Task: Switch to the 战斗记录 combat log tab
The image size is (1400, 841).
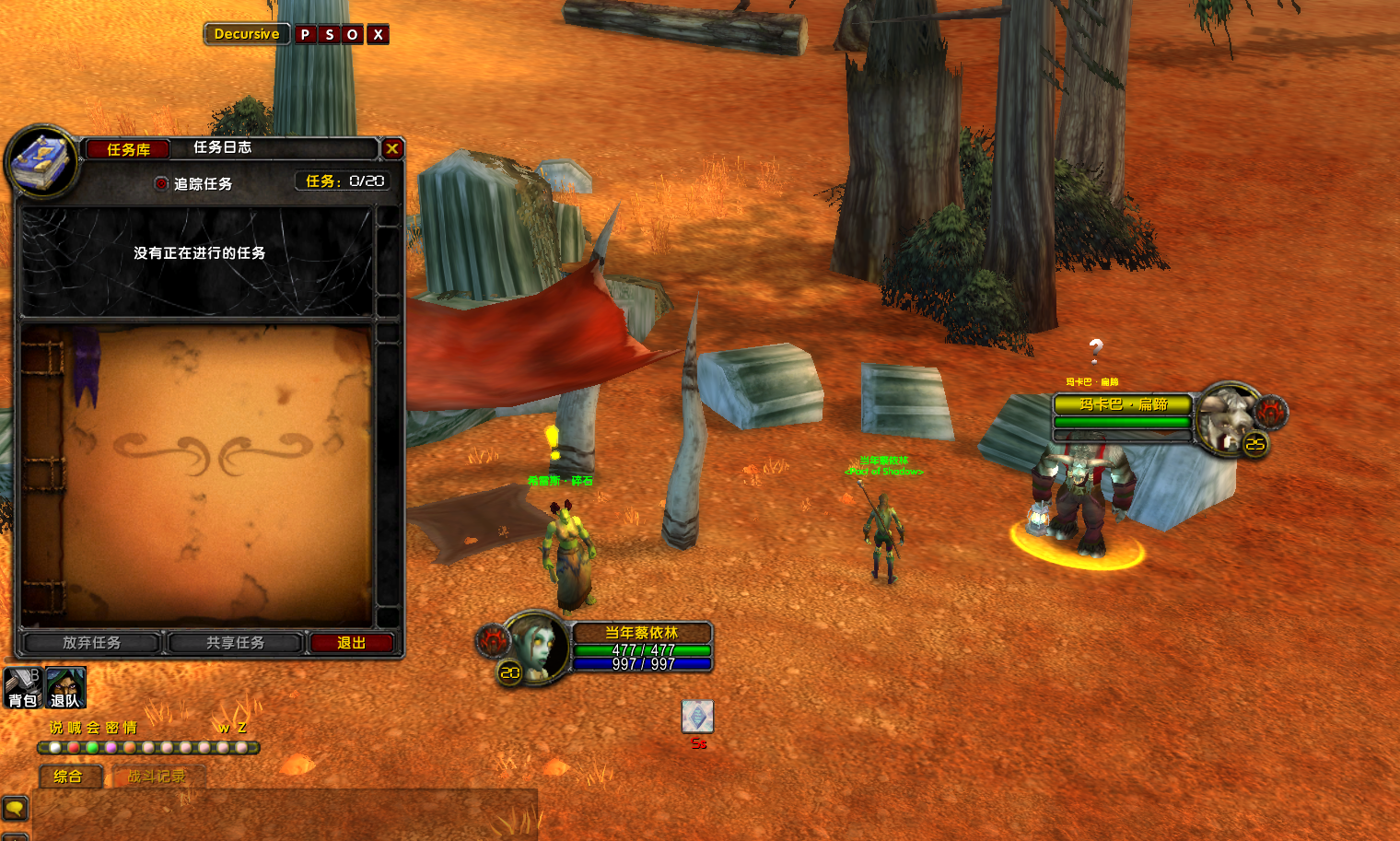Action: (x=157, y=777)
